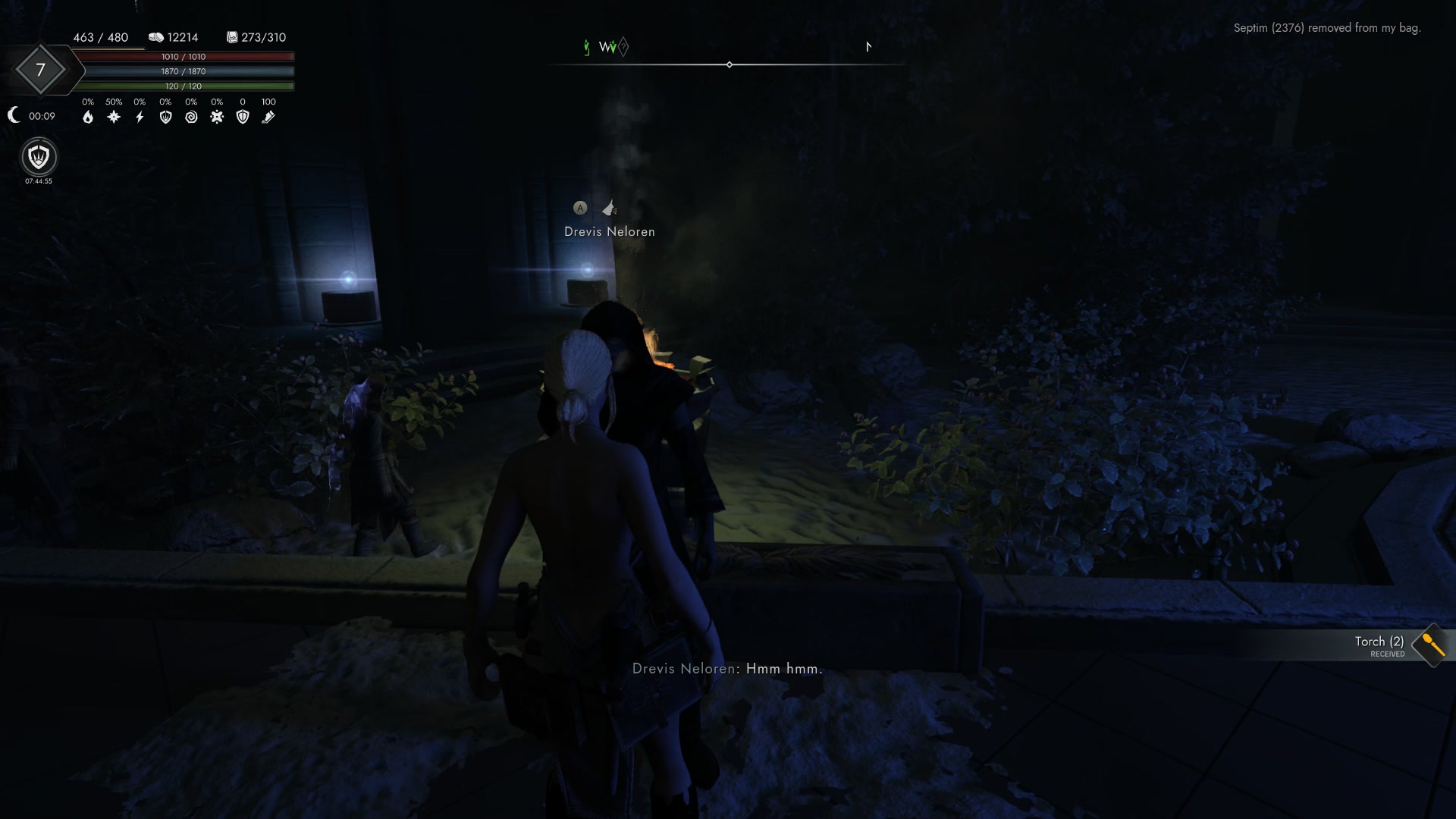Click the shock resistance lightning icon
The height and width of the screenshot is (819, 1456).
tap(140, 118)
